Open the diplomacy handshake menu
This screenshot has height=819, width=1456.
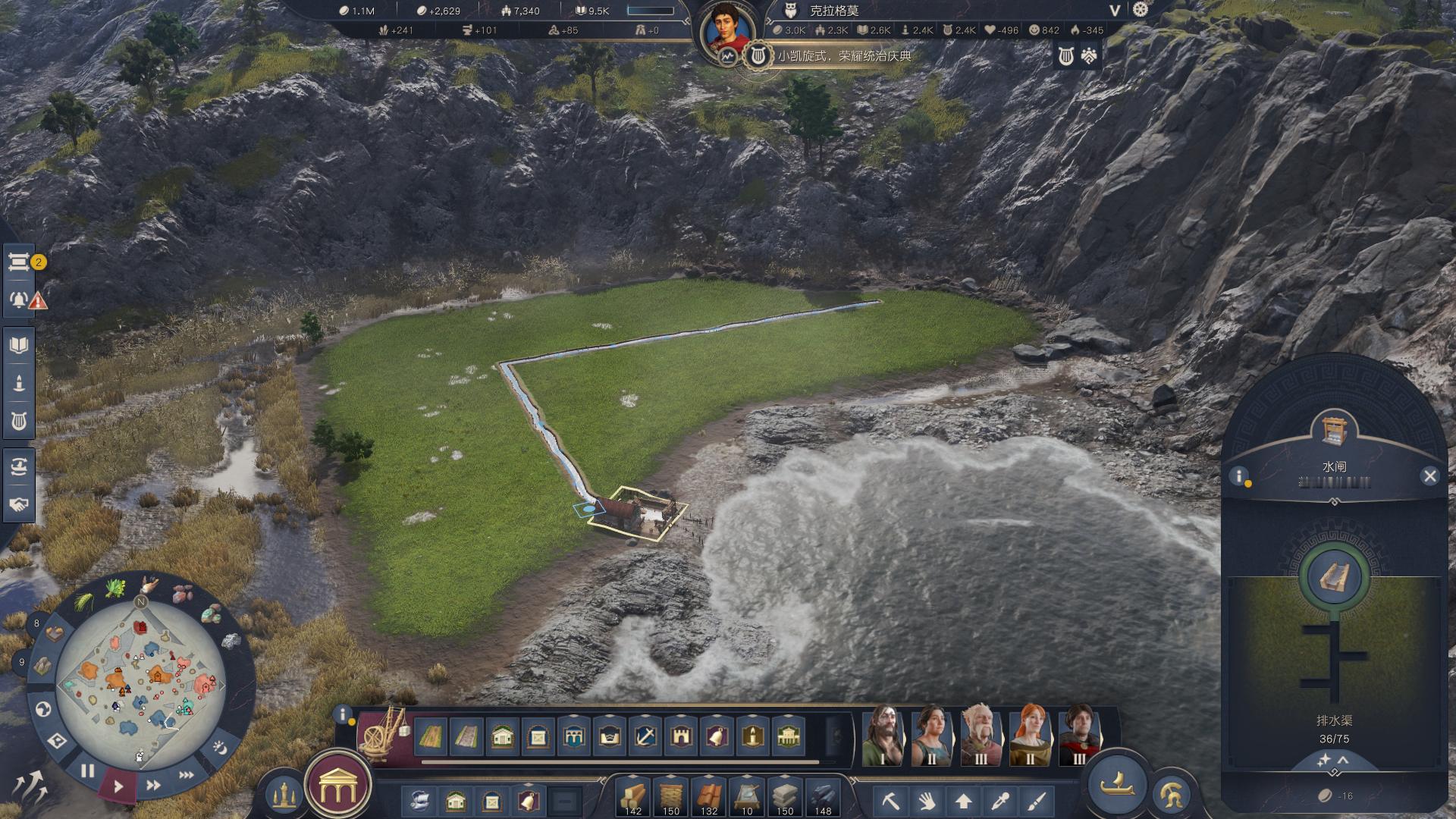19,504
